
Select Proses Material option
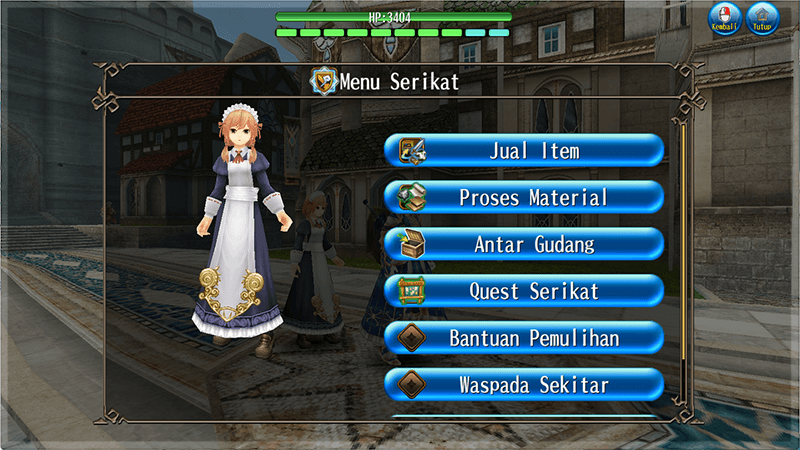coord(524,198)
